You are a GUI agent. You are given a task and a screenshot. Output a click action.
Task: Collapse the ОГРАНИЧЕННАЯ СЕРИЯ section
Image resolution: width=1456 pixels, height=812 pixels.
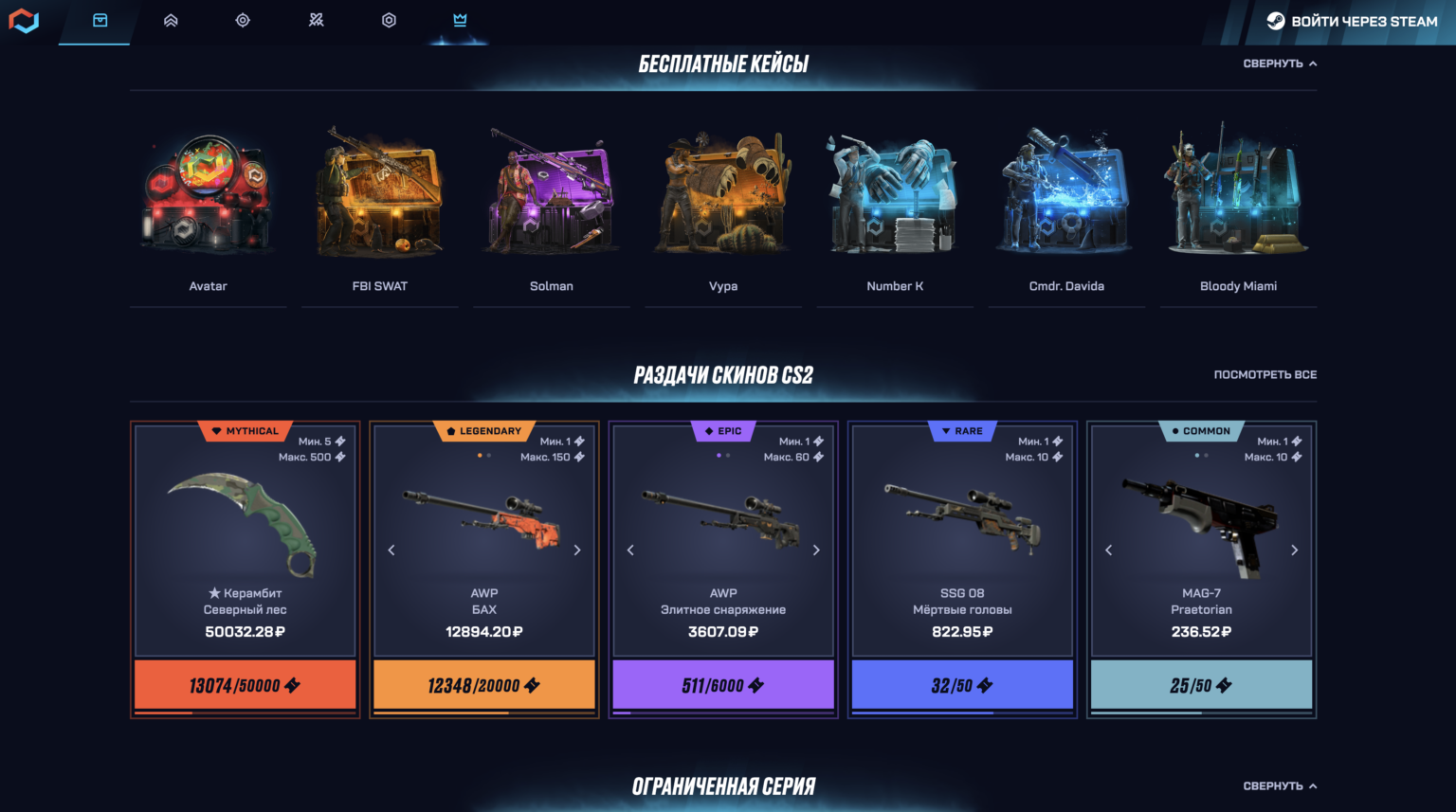[x=1280, y=785]
